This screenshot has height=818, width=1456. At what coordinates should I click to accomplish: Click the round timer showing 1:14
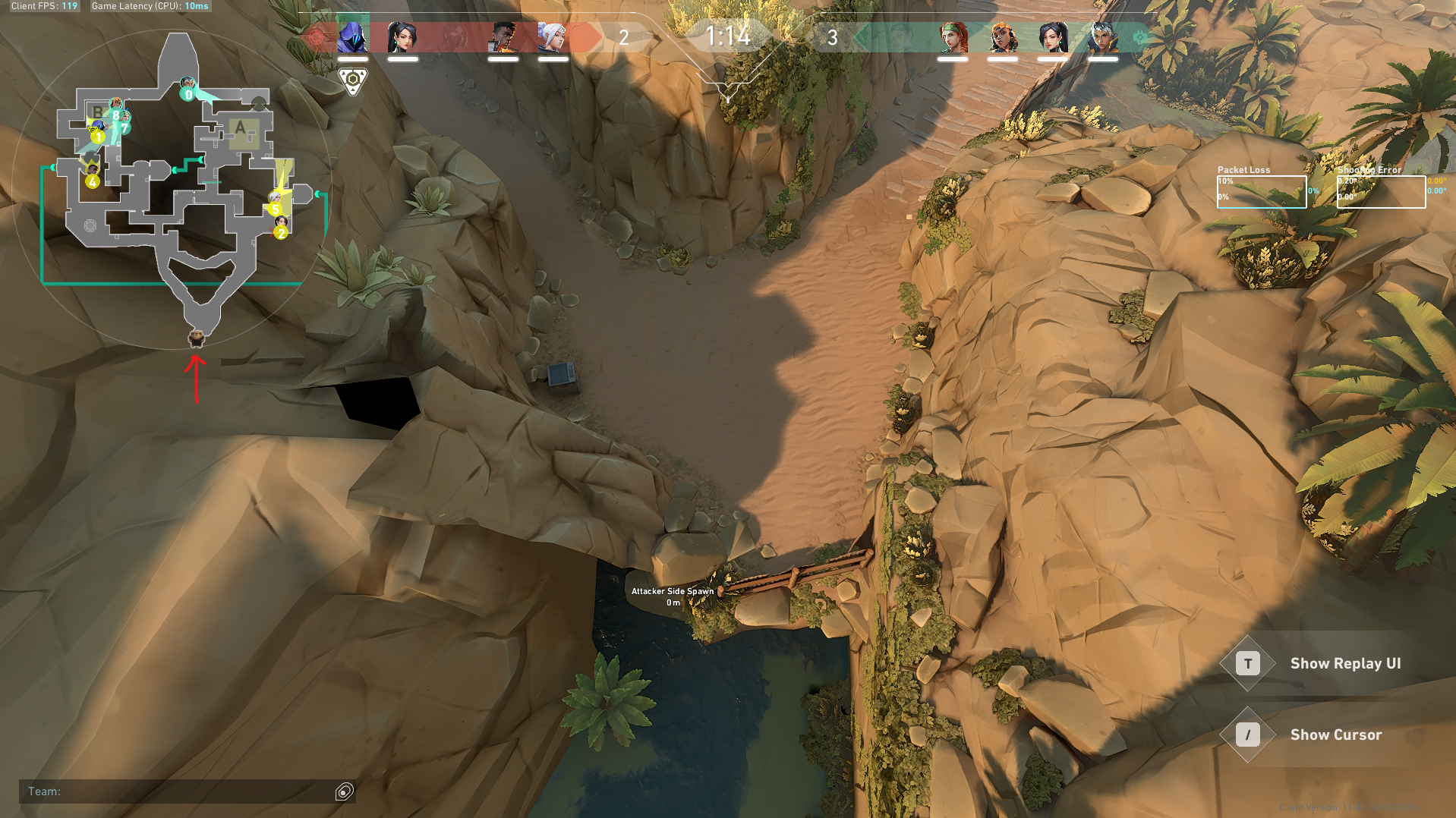point(727,34)
